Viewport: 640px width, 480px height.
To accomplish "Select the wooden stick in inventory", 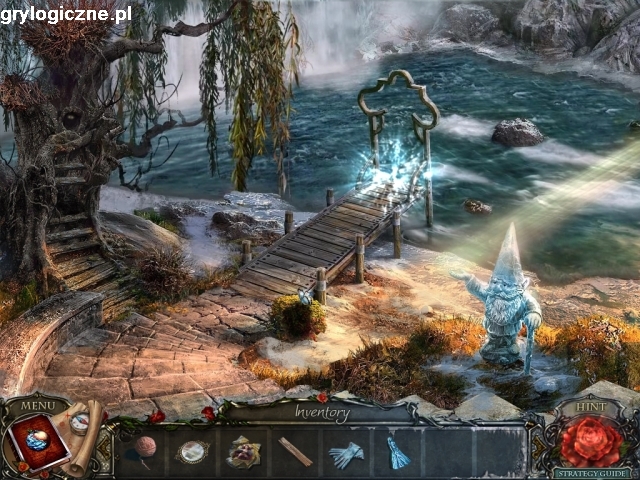I will [x=295, y=451].
